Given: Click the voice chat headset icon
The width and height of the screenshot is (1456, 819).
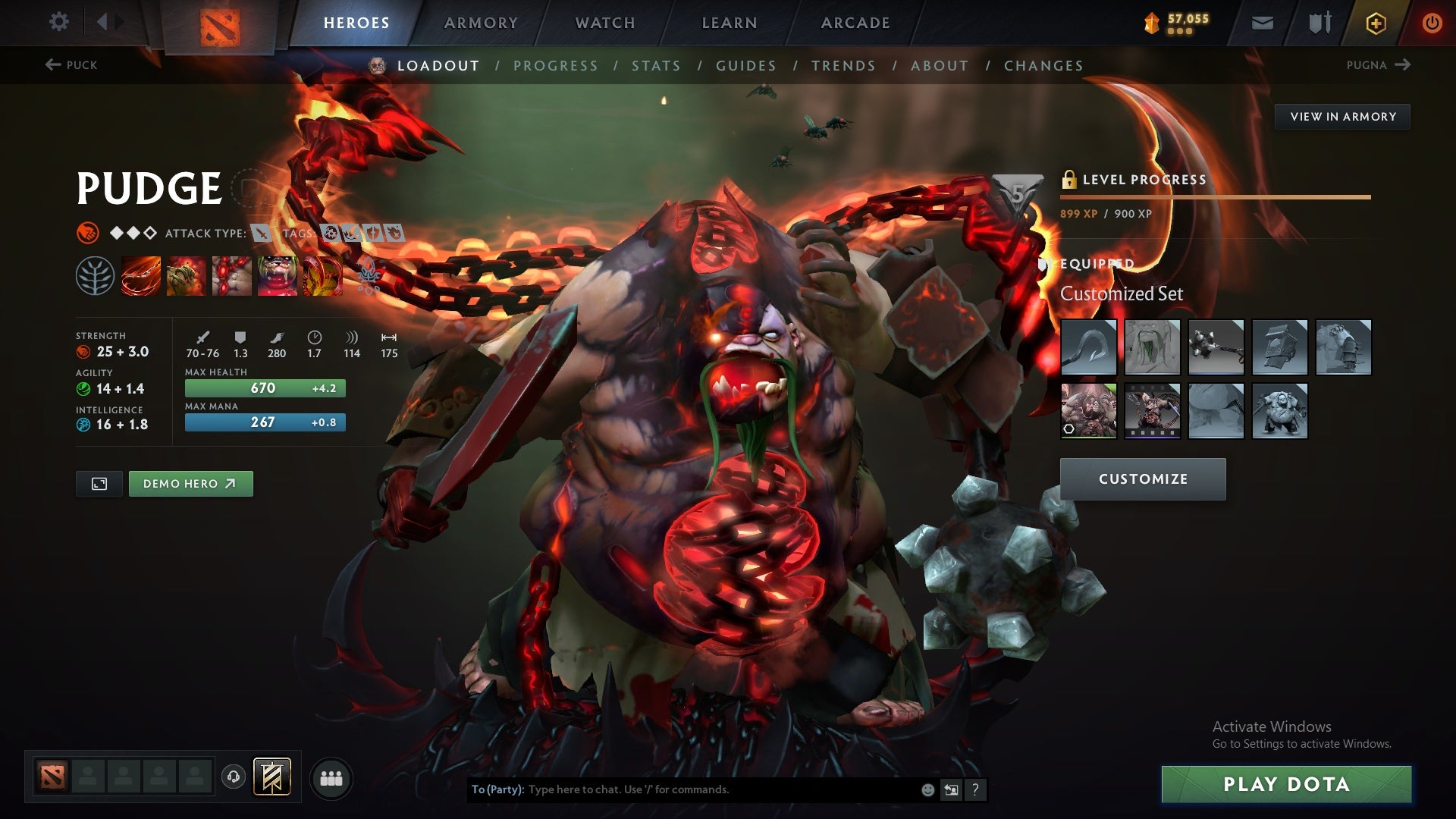Looking at the screenshot, I should tap(232, 777).
